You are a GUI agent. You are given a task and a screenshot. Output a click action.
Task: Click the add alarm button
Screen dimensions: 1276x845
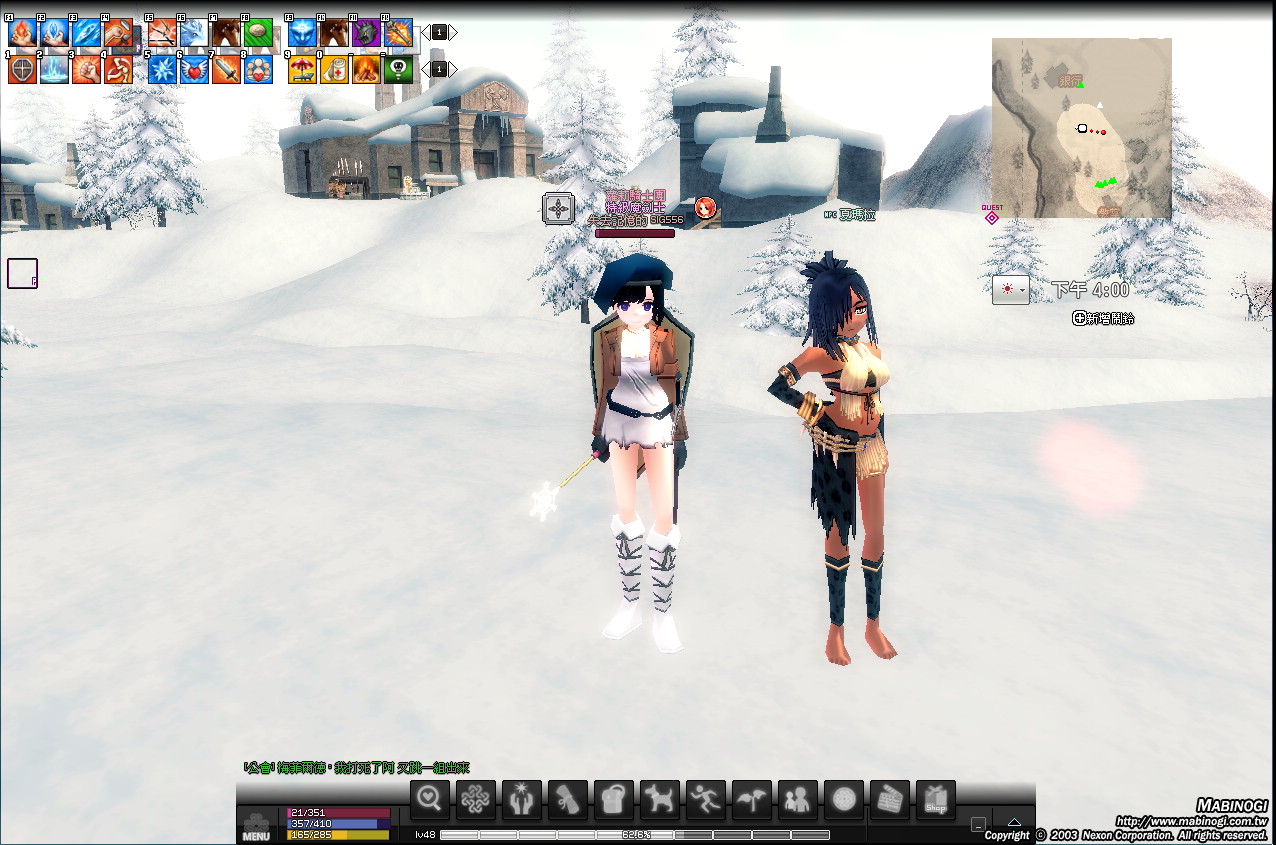tap(1103, 318)
